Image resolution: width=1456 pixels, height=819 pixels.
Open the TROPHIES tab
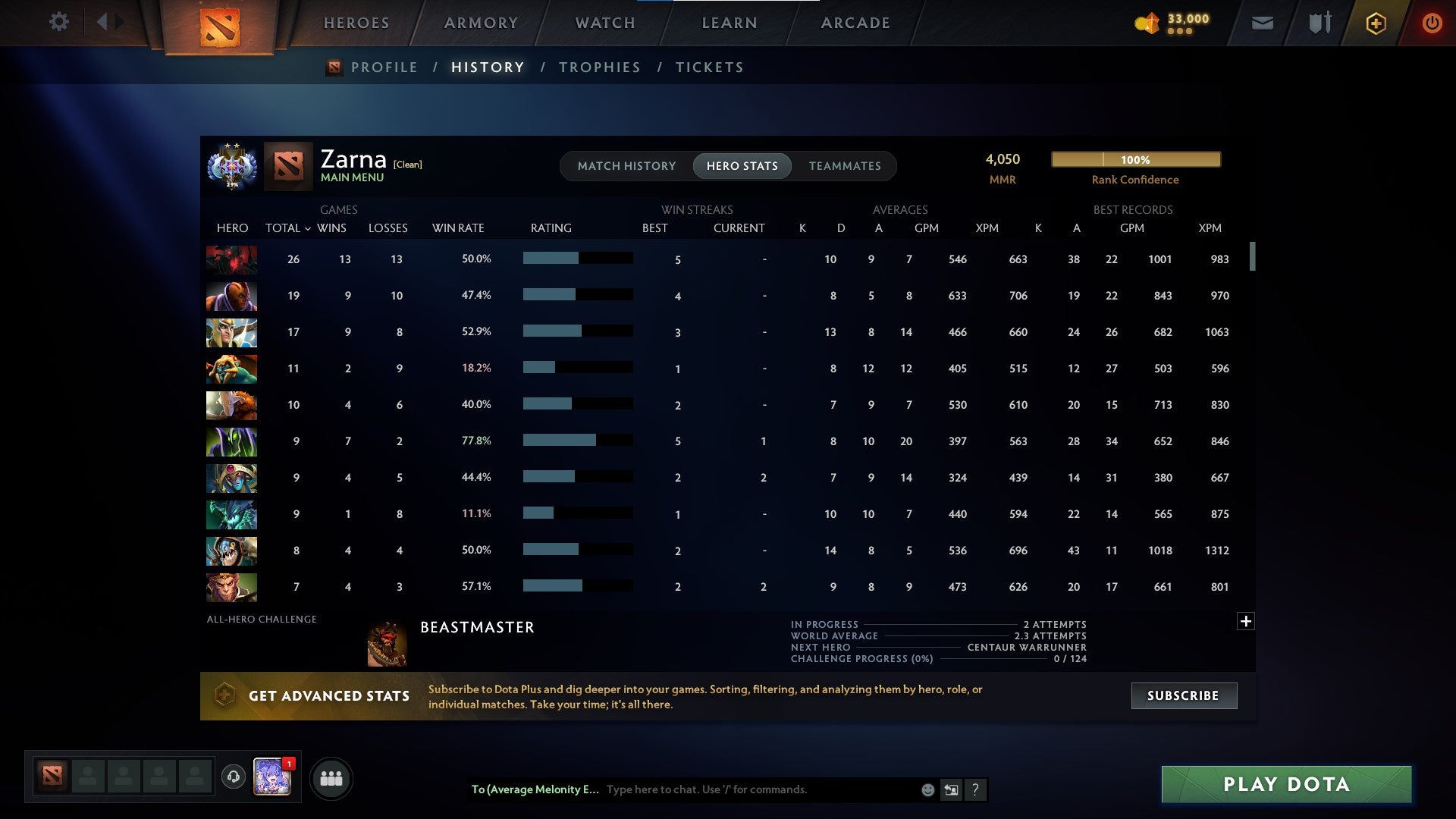click(599, 67)
